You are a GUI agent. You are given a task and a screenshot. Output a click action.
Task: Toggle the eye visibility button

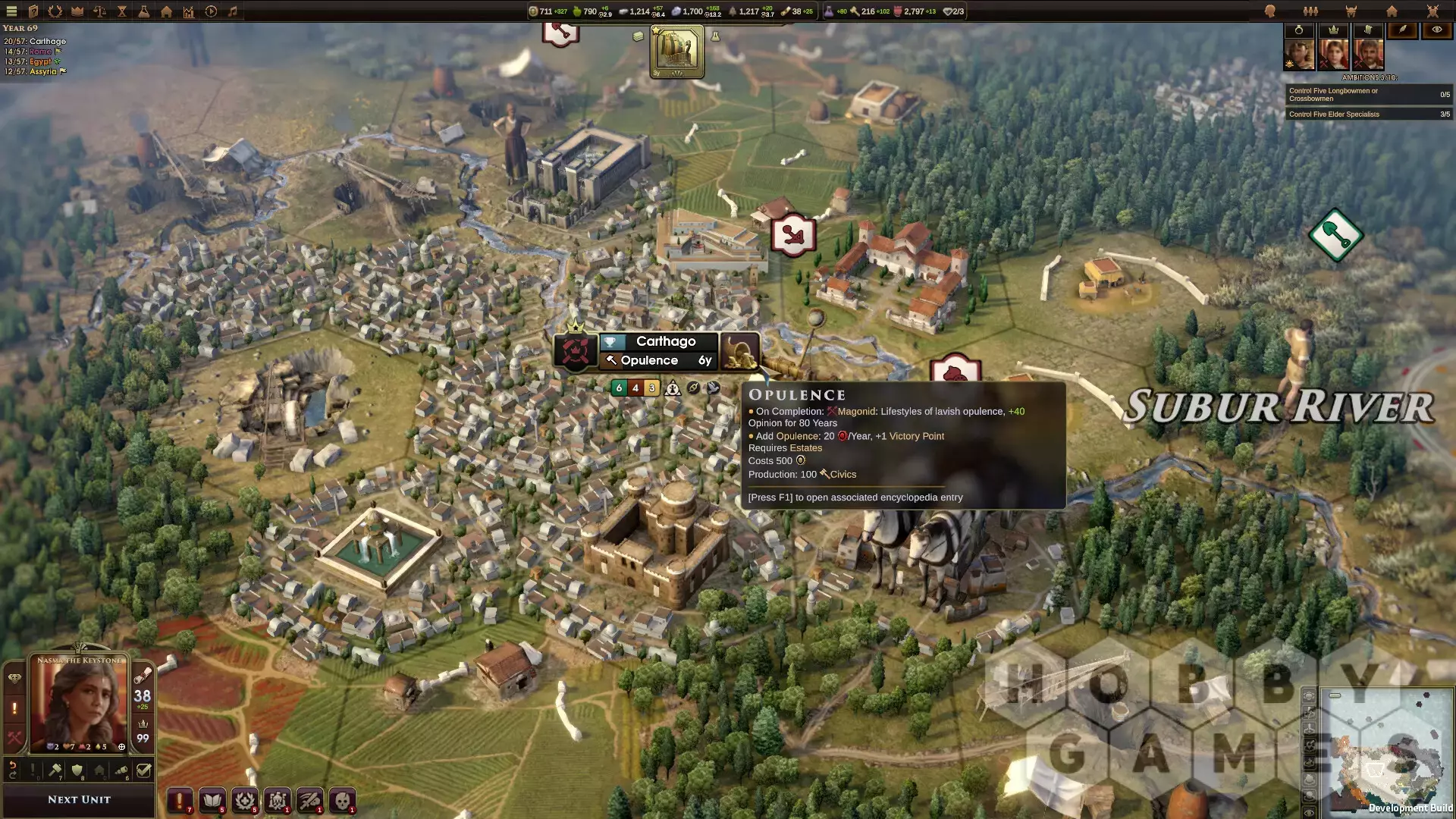click(x=1436, y=30)
